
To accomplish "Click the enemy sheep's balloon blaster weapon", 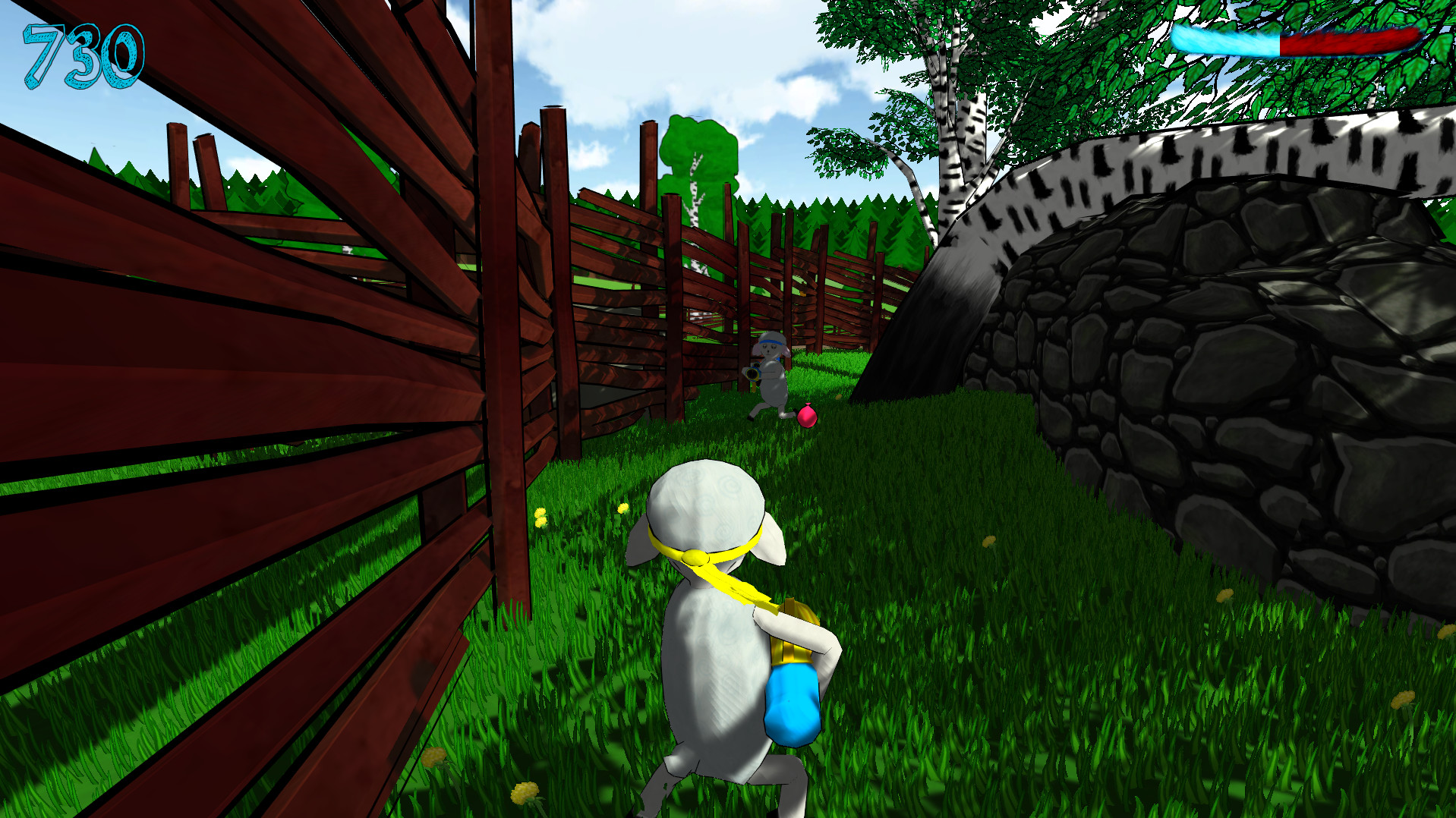I will click(x=753, y=373).
